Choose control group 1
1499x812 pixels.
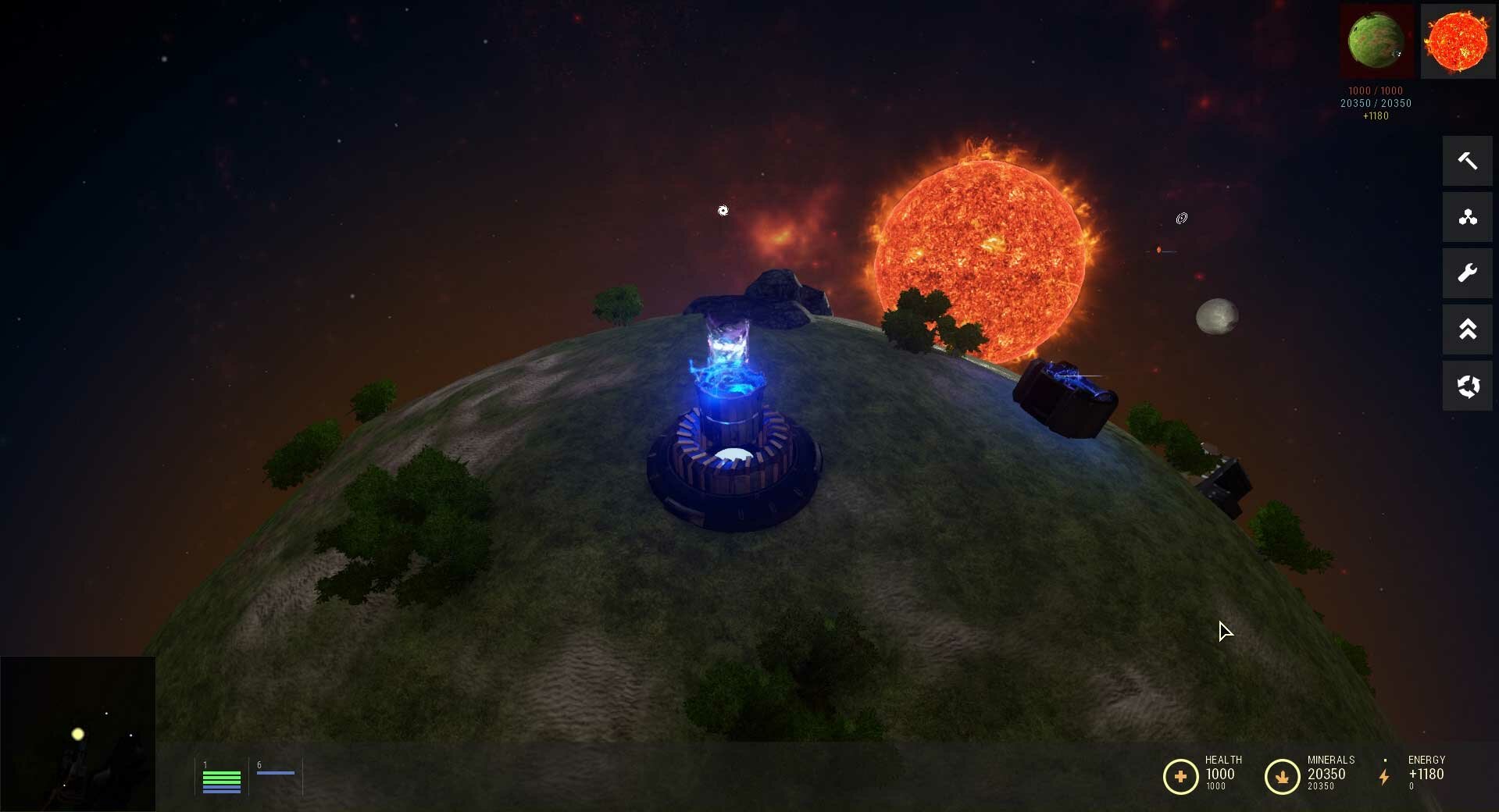coord(222,778)
